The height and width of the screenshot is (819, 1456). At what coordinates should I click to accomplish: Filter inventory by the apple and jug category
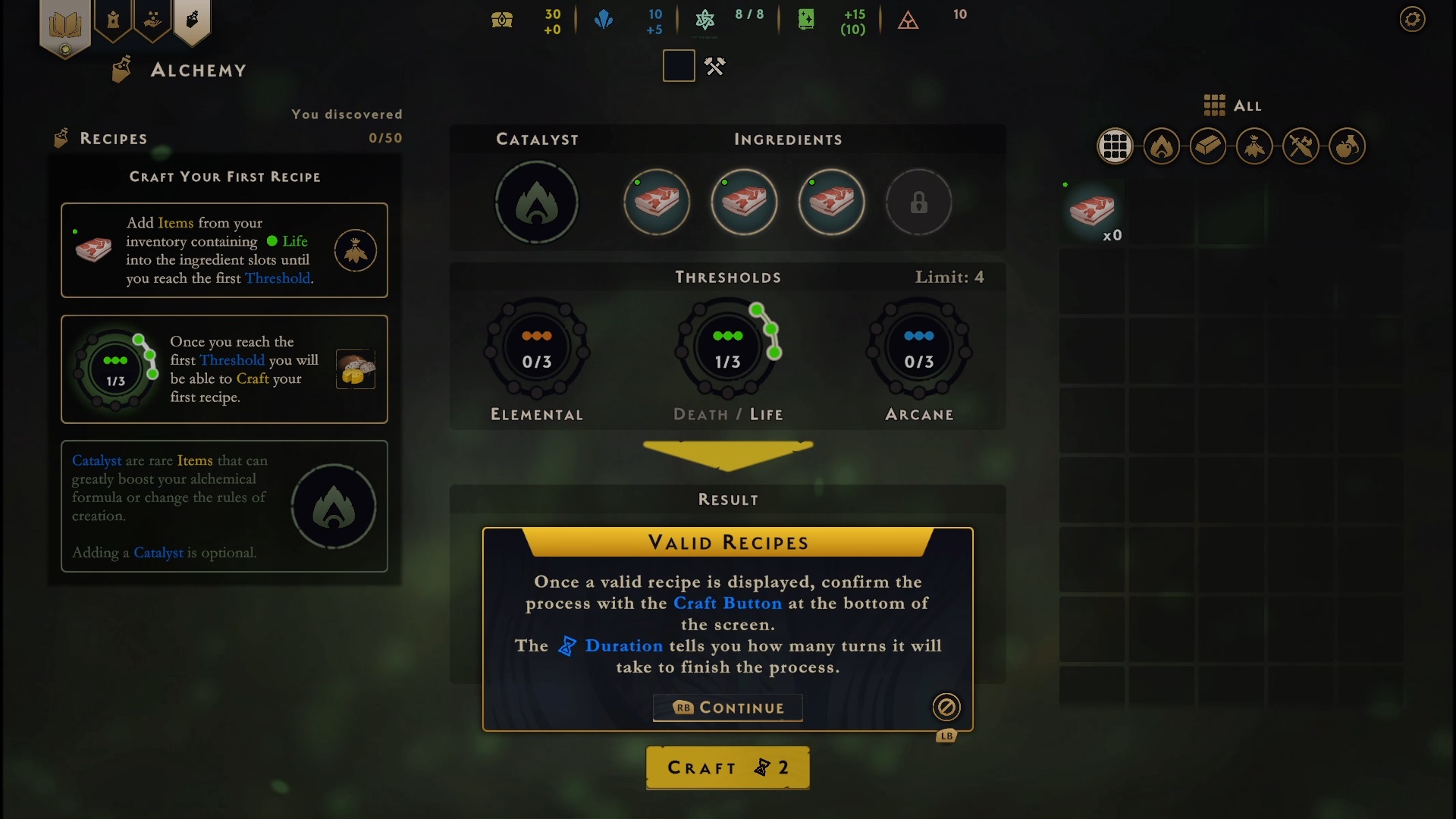click(x=1347, y=146)
